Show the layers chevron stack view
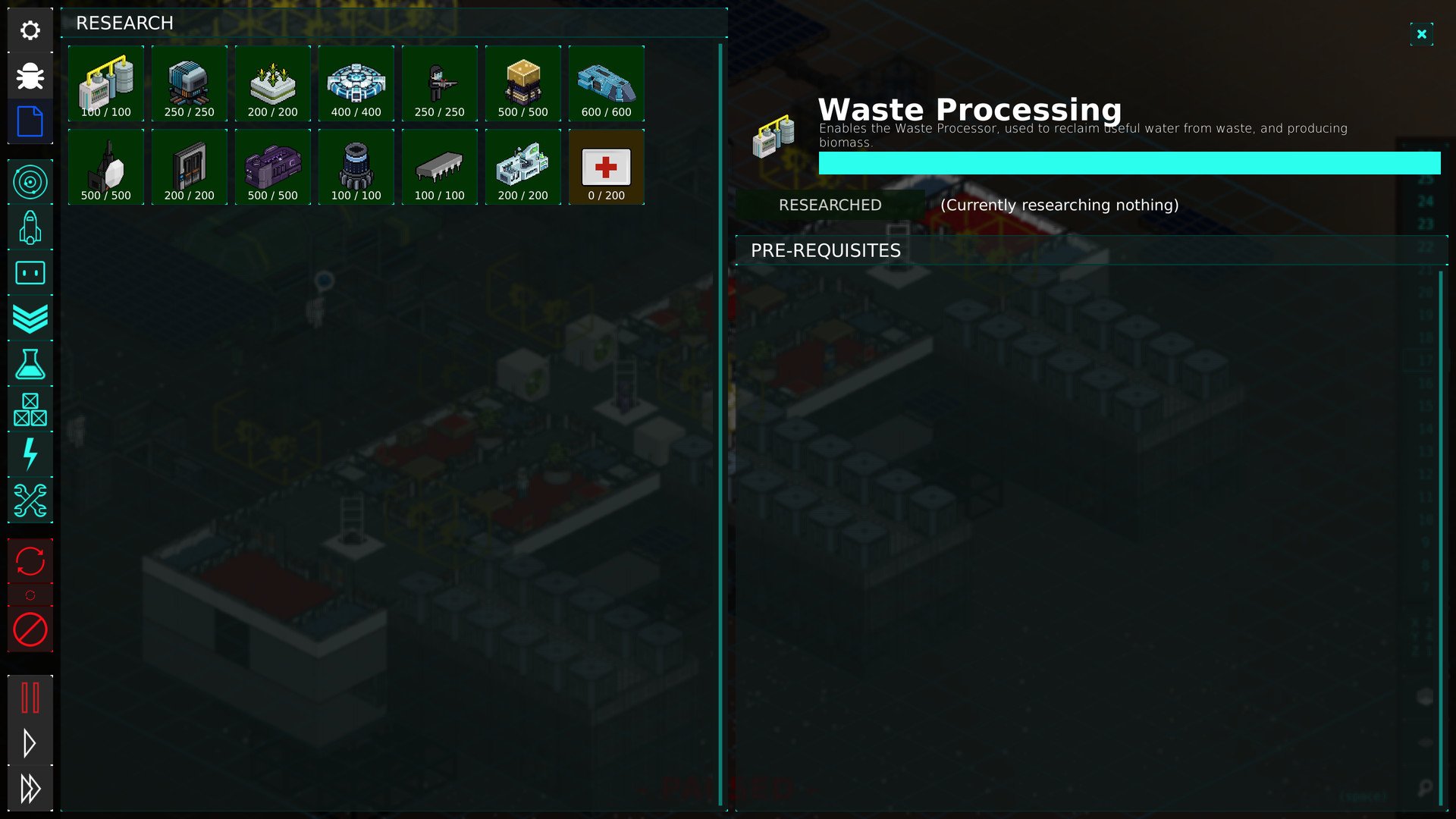The width and height of the screenshot is (1456, 819). pos(30,318)
